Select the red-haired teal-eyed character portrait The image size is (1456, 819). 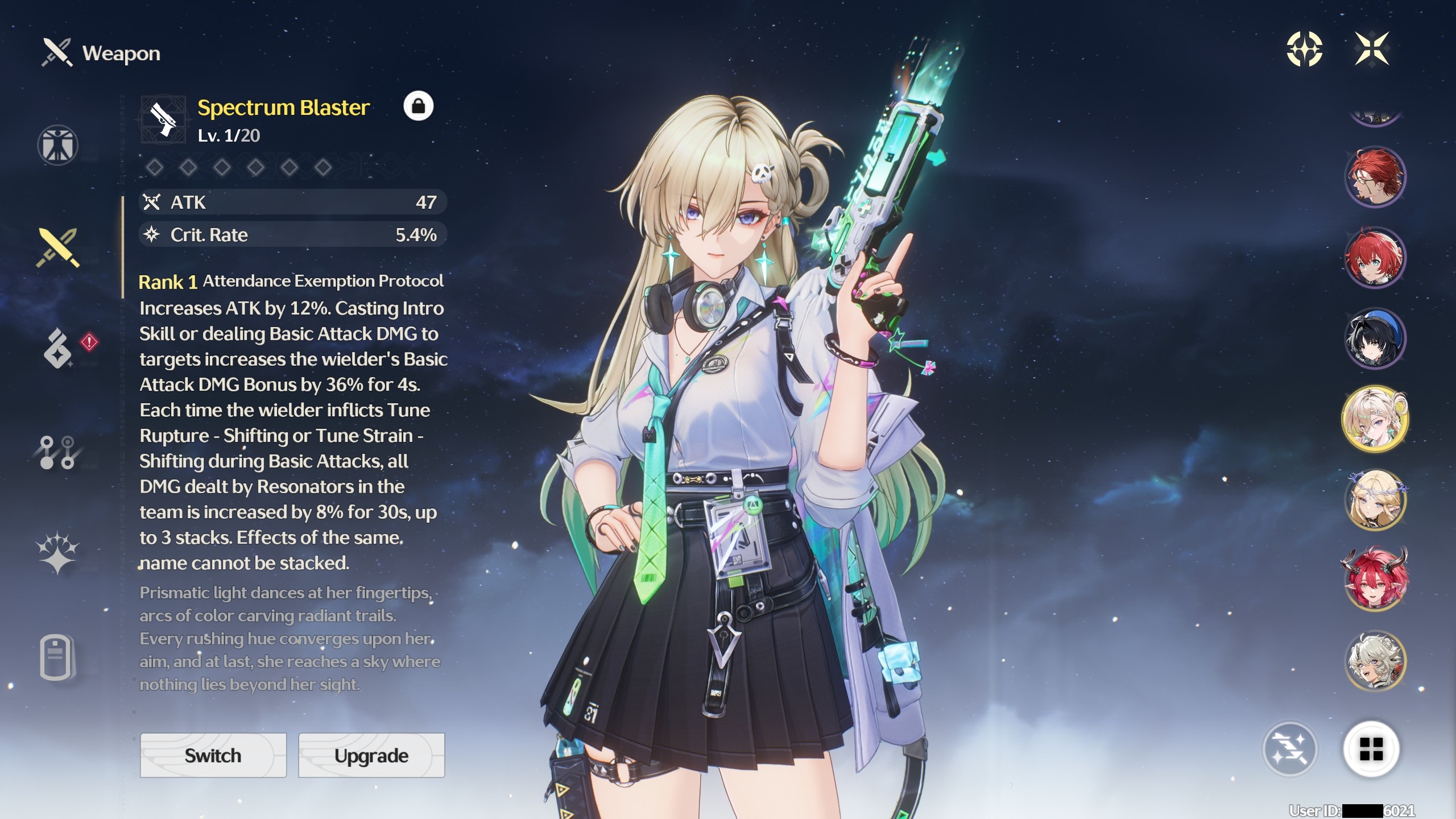(x=1375, y=257)
